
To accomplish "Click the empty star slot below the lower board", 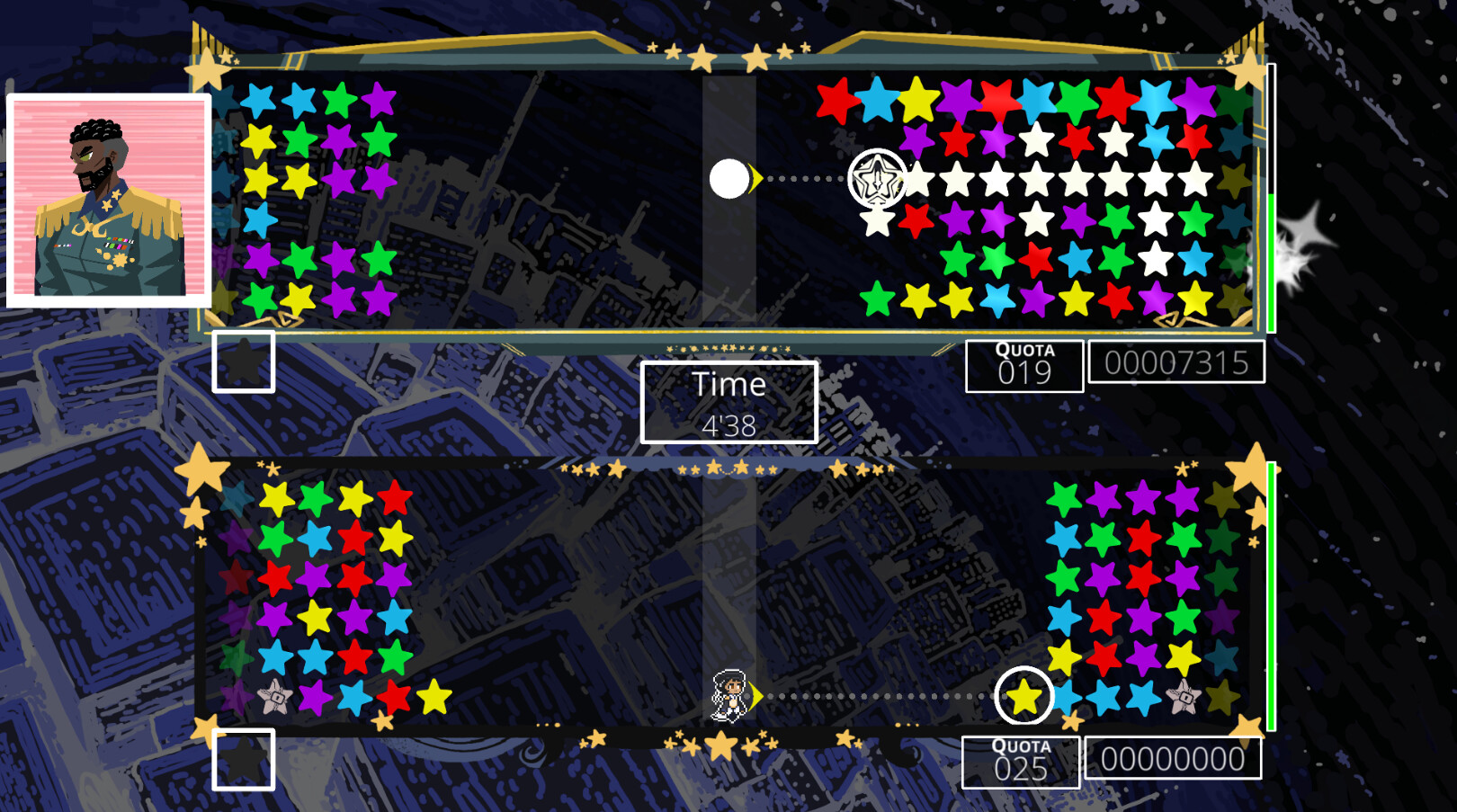I will point(245,761).
